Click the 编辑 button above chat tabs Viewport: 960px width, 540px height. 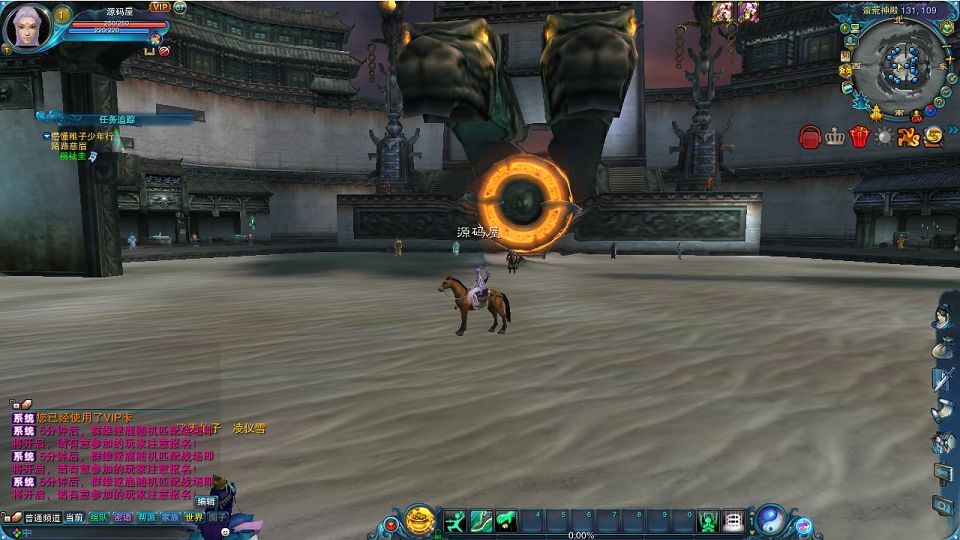[206, 501]
